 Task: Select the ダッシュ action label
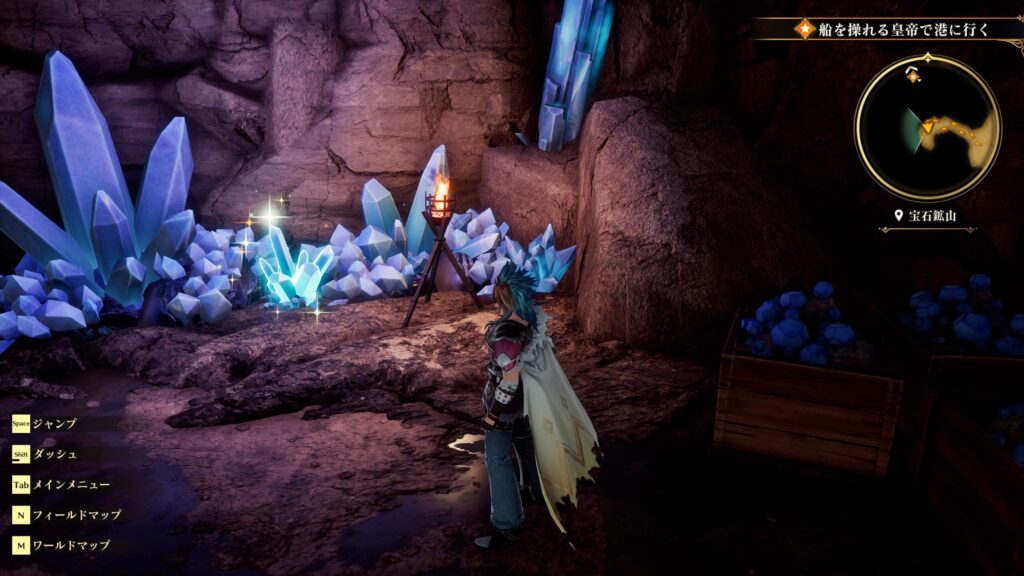[55, 454]
